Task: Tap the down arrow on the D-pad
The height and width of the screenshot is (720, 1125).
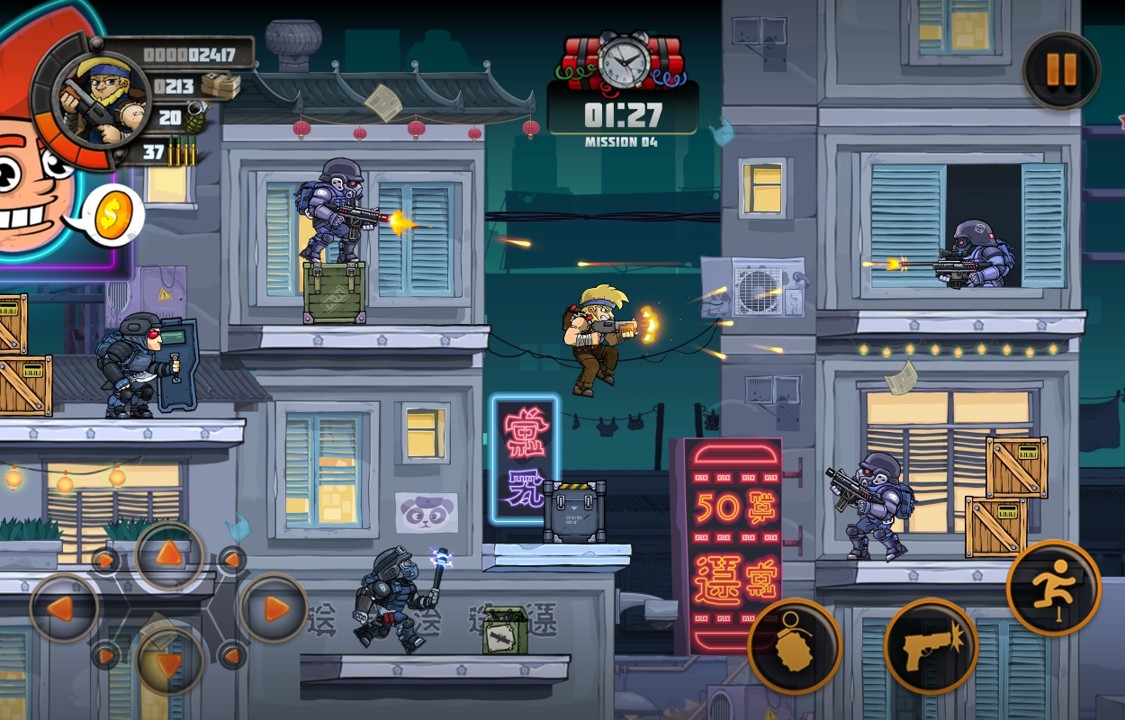Action: [170, 661]
